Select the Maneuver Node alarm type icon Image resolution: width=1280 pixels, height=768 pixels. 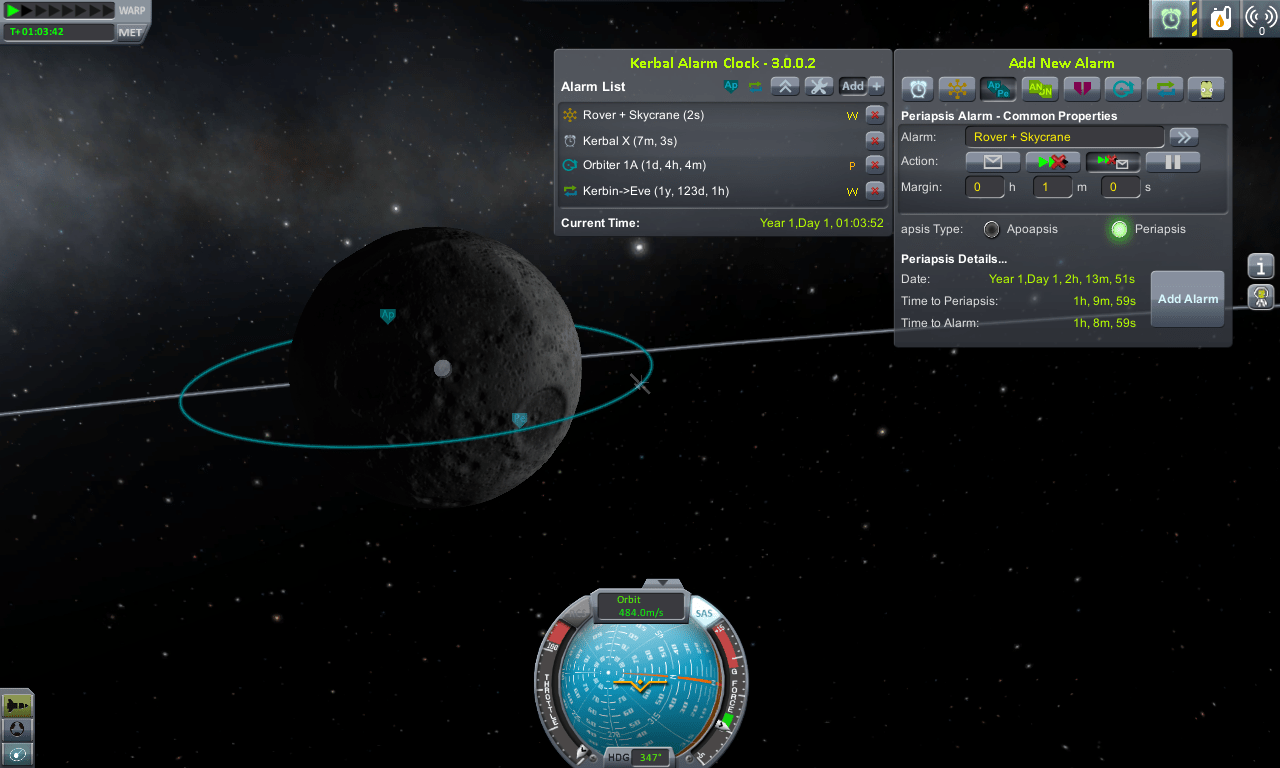click(957, 89)
